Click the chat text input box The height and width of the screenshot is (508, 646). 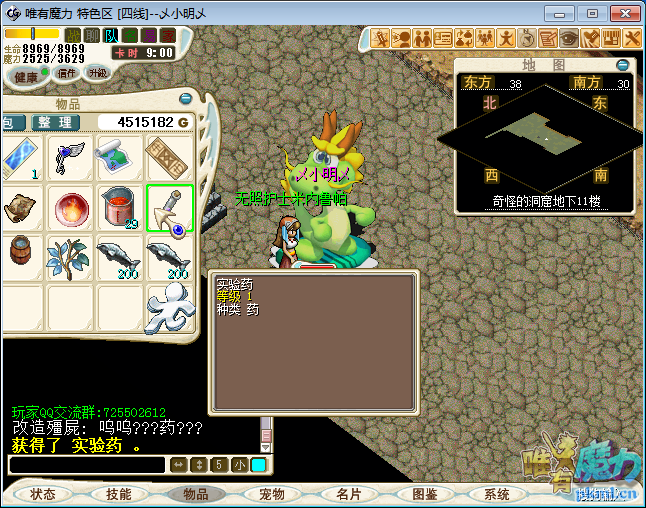pos(86,465)
